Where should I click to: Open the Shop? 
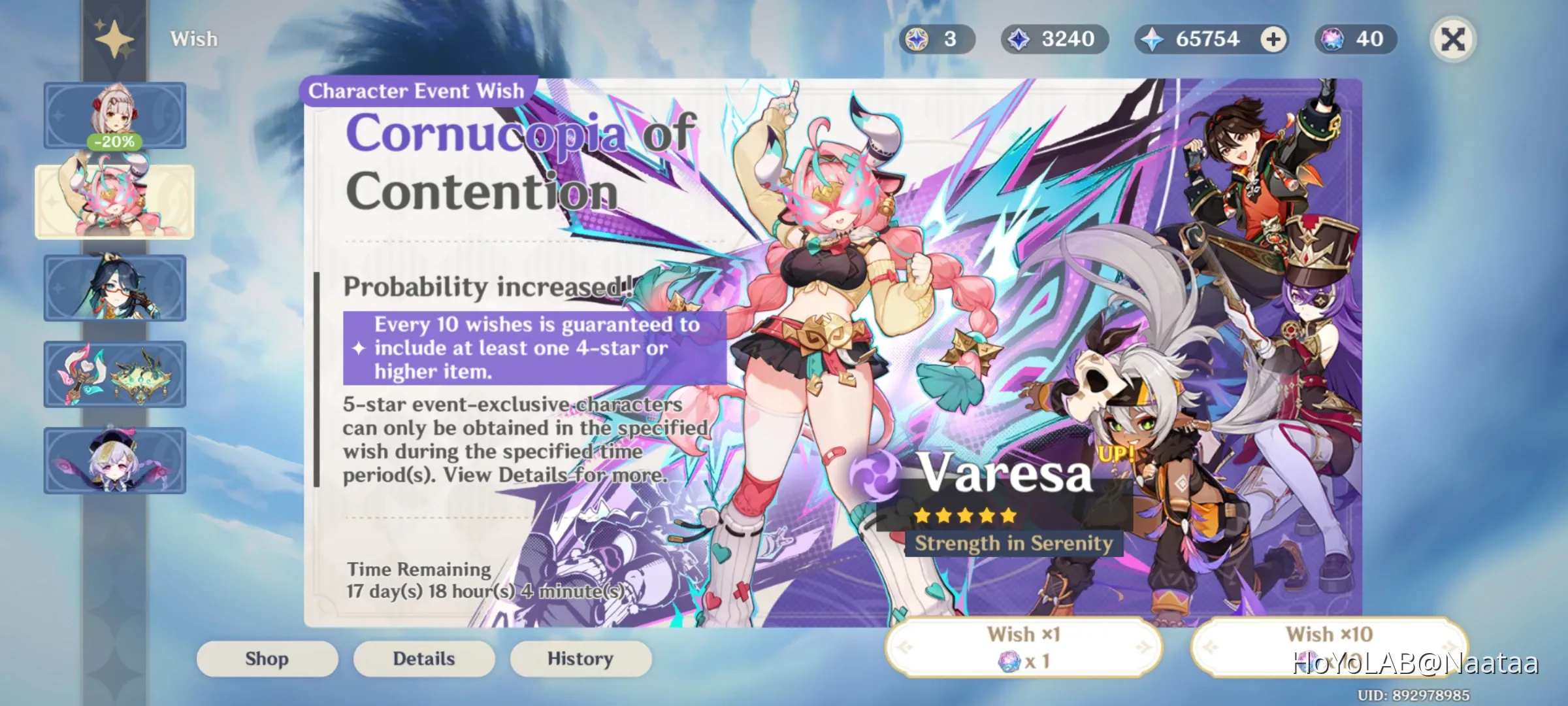click(267, 658)
